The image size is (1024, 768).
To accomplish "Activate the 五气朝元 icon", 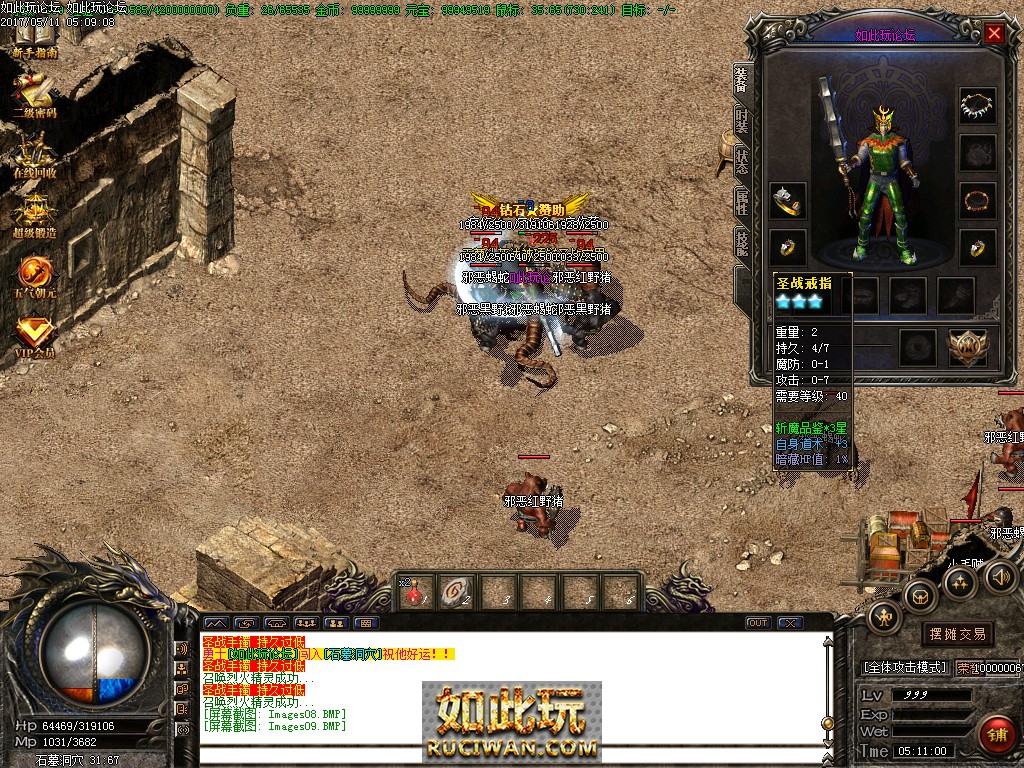I will (34, 275).
